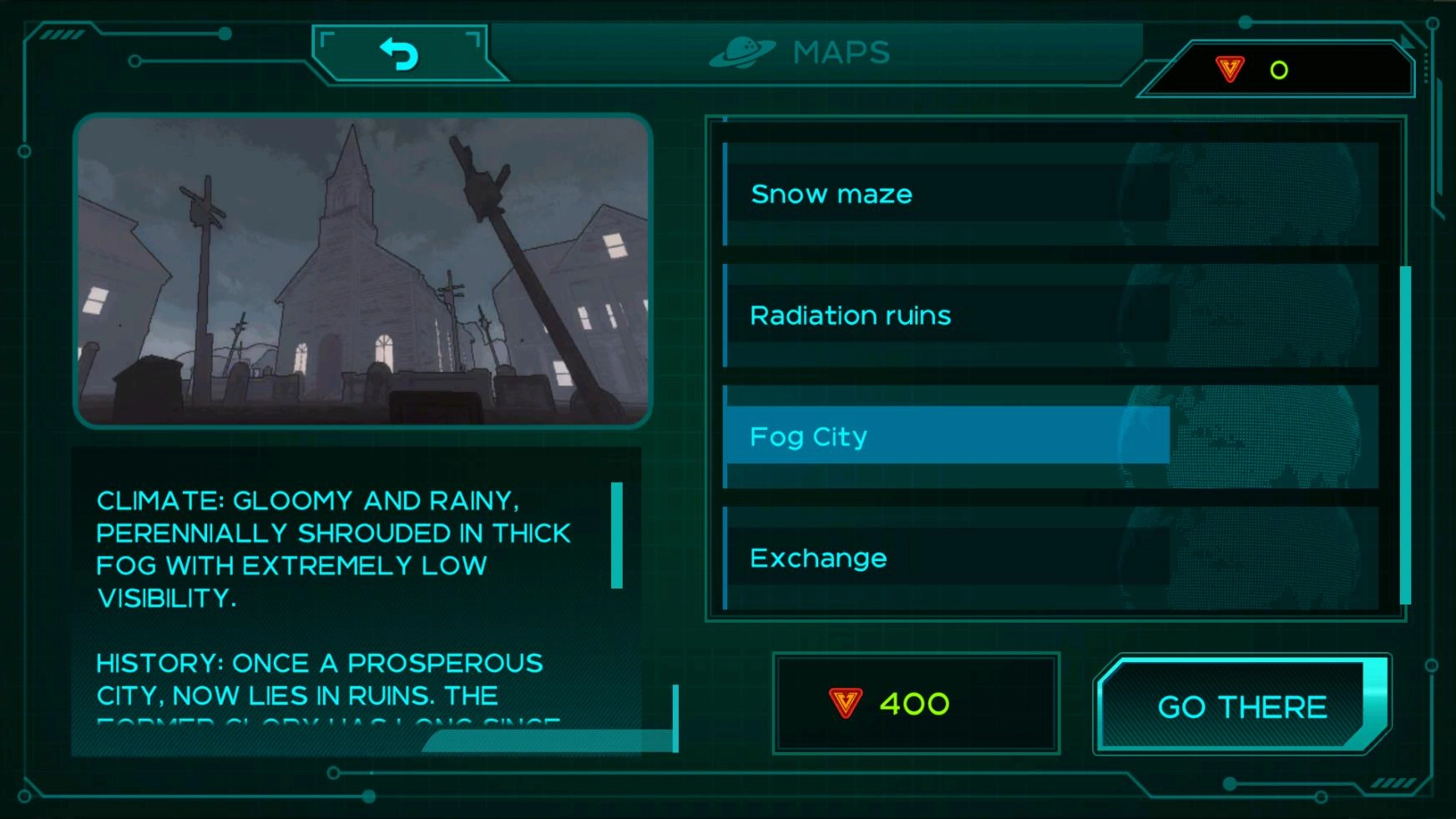Click the back arrow button
This screenshot has width=1456, height=819.
click(x=399, y=54)
